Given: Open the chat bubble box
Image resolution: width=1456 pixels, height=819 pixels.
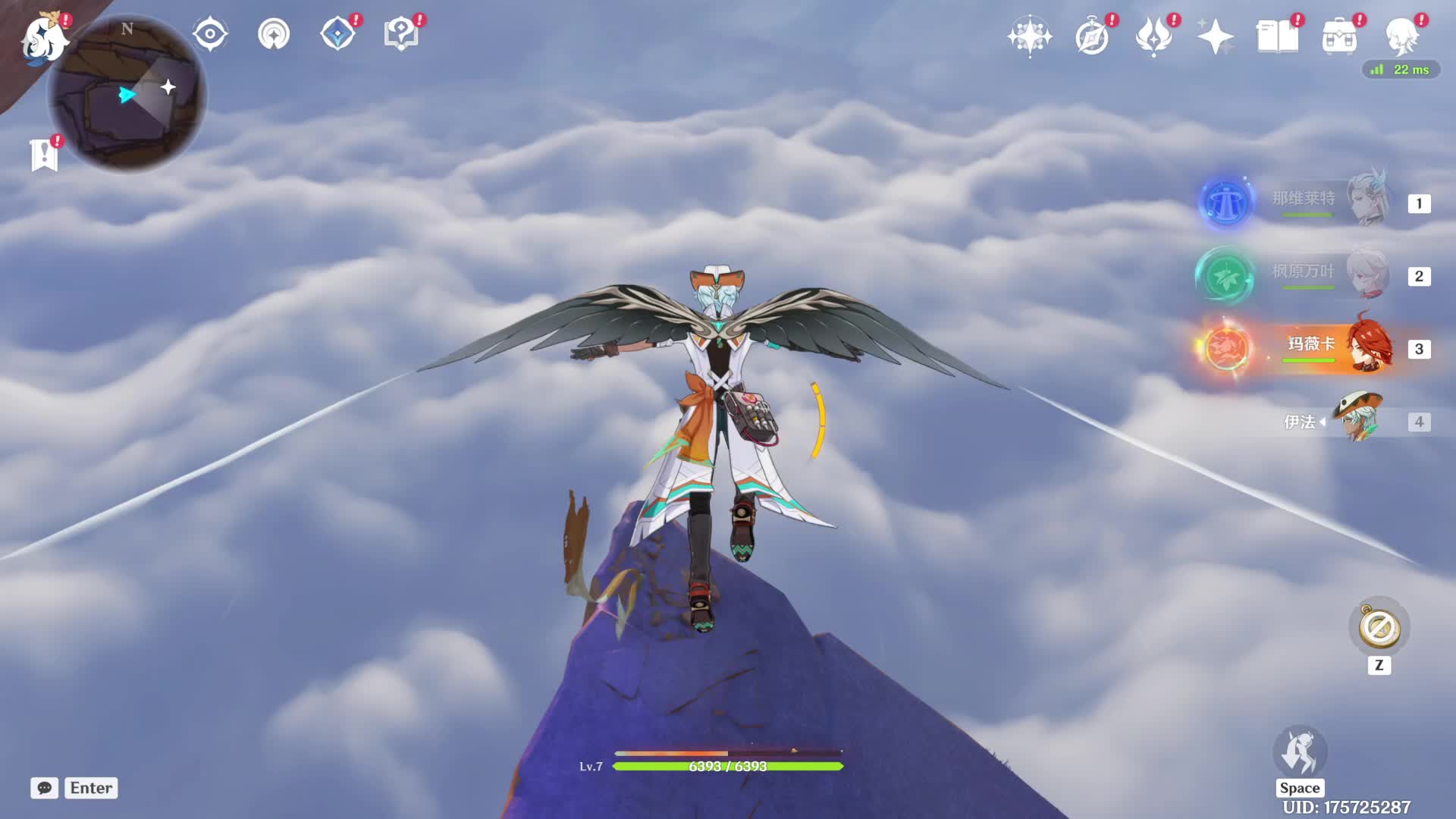Looking at the screenshot, I should [45, 788].
